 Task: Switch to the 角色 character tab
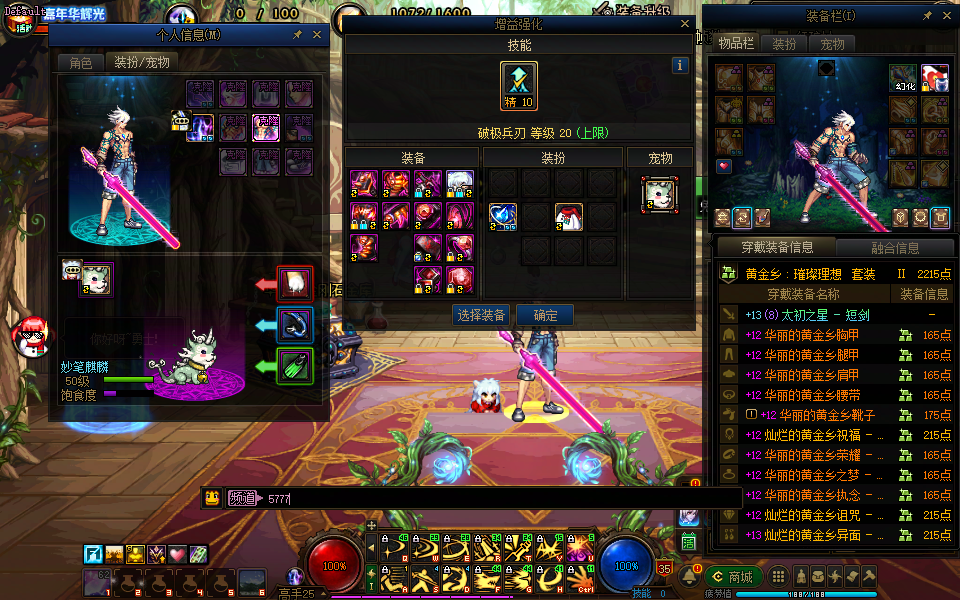[80, 63]
